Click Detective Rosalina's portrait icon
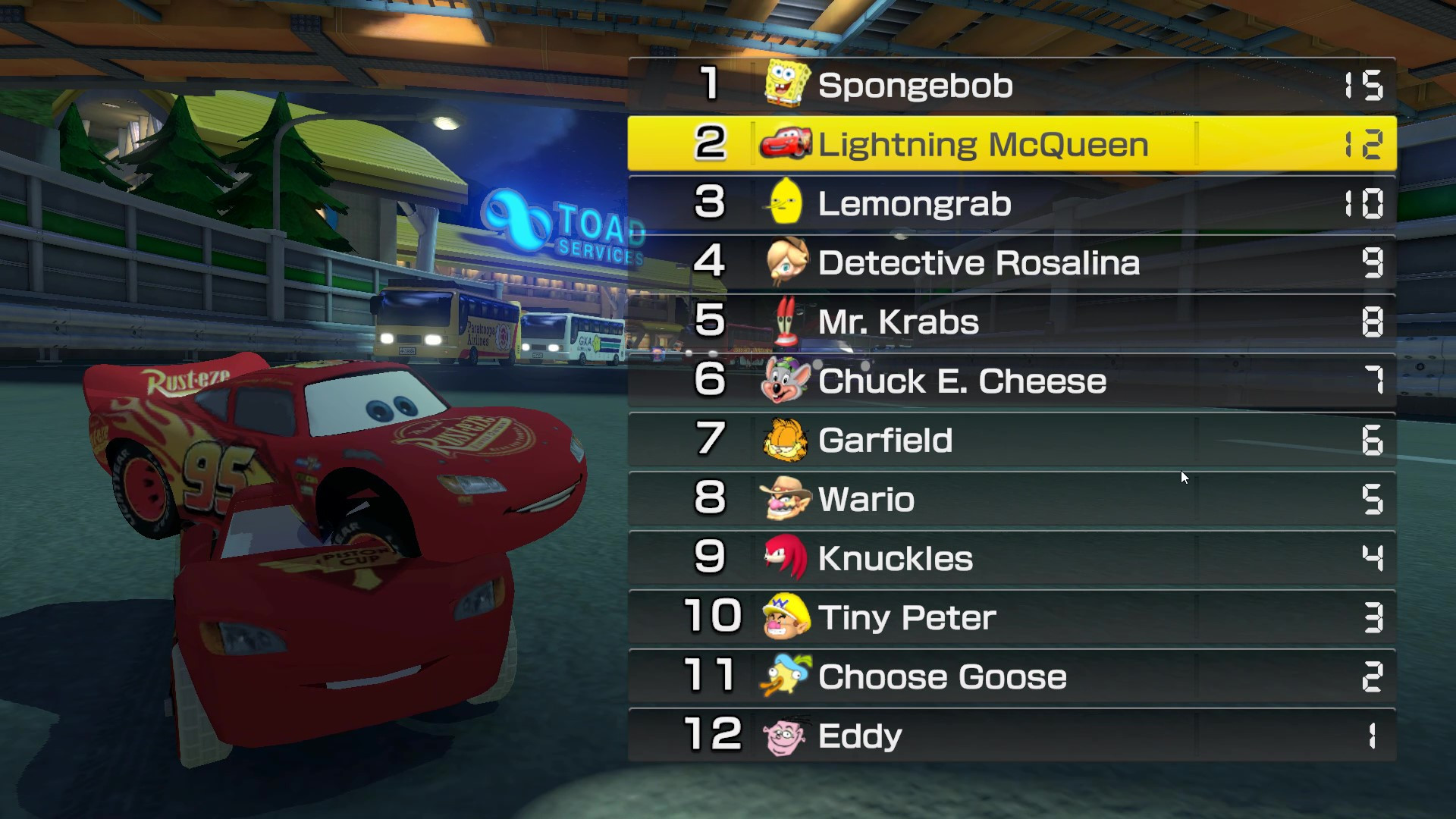Image resolution: width=1456 pixels, height=819 pixels. (x=786, y=262)
